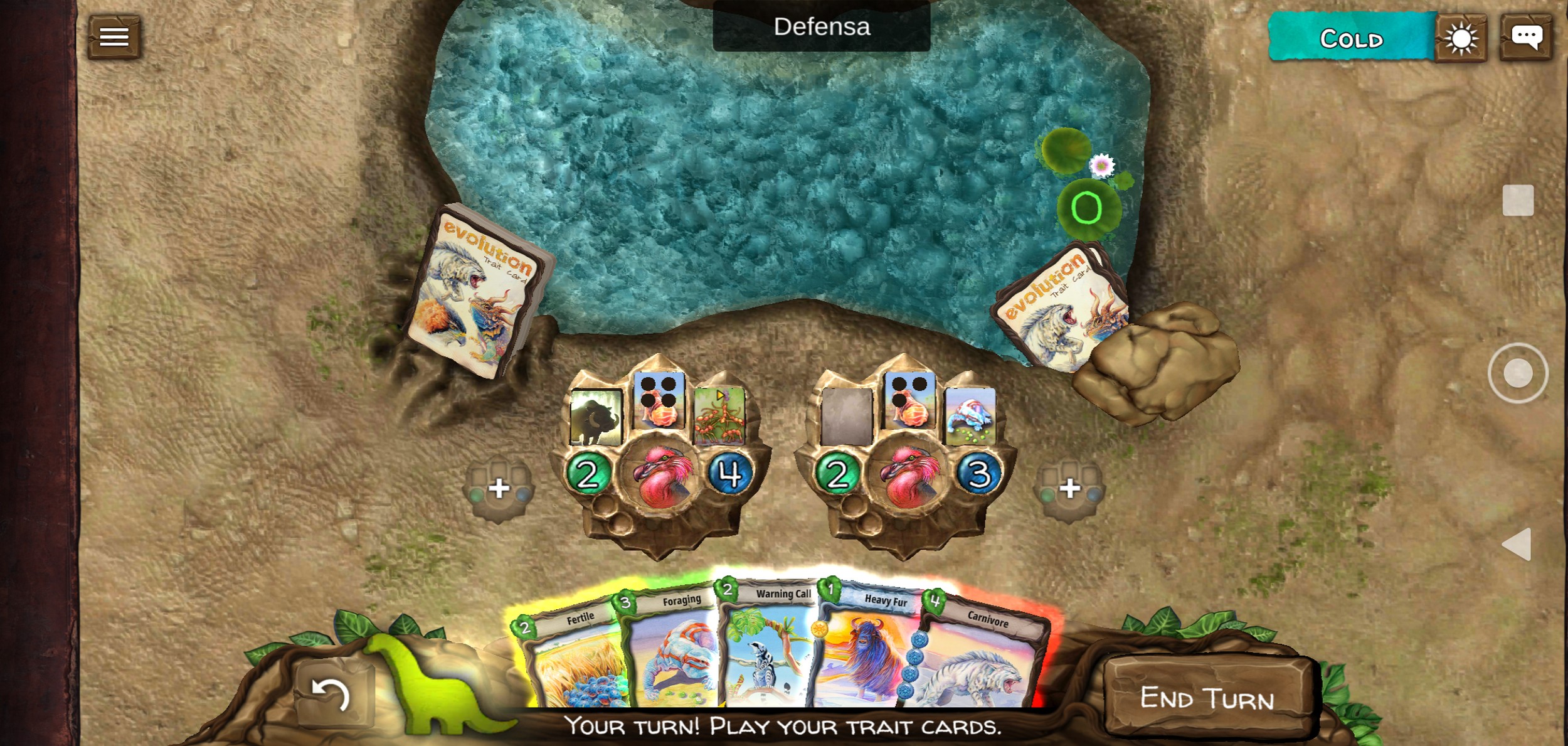The width and height of the screenshot is (1568, 746).
Task: Add a new species on the right
Action: (x=1069, y=488)
